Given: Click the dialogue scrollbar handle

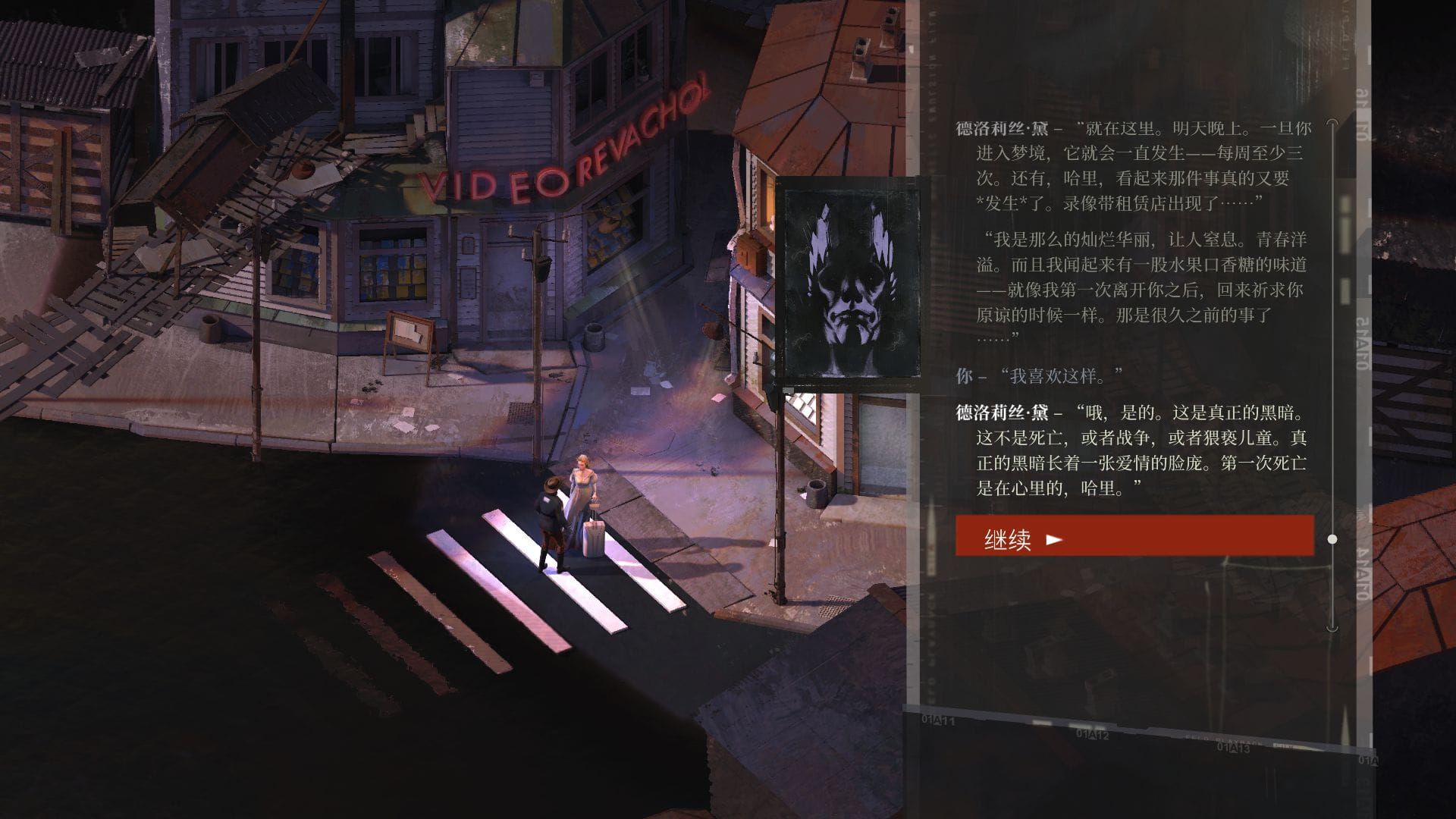Looking at the screenshot, I should (1332, 539).
